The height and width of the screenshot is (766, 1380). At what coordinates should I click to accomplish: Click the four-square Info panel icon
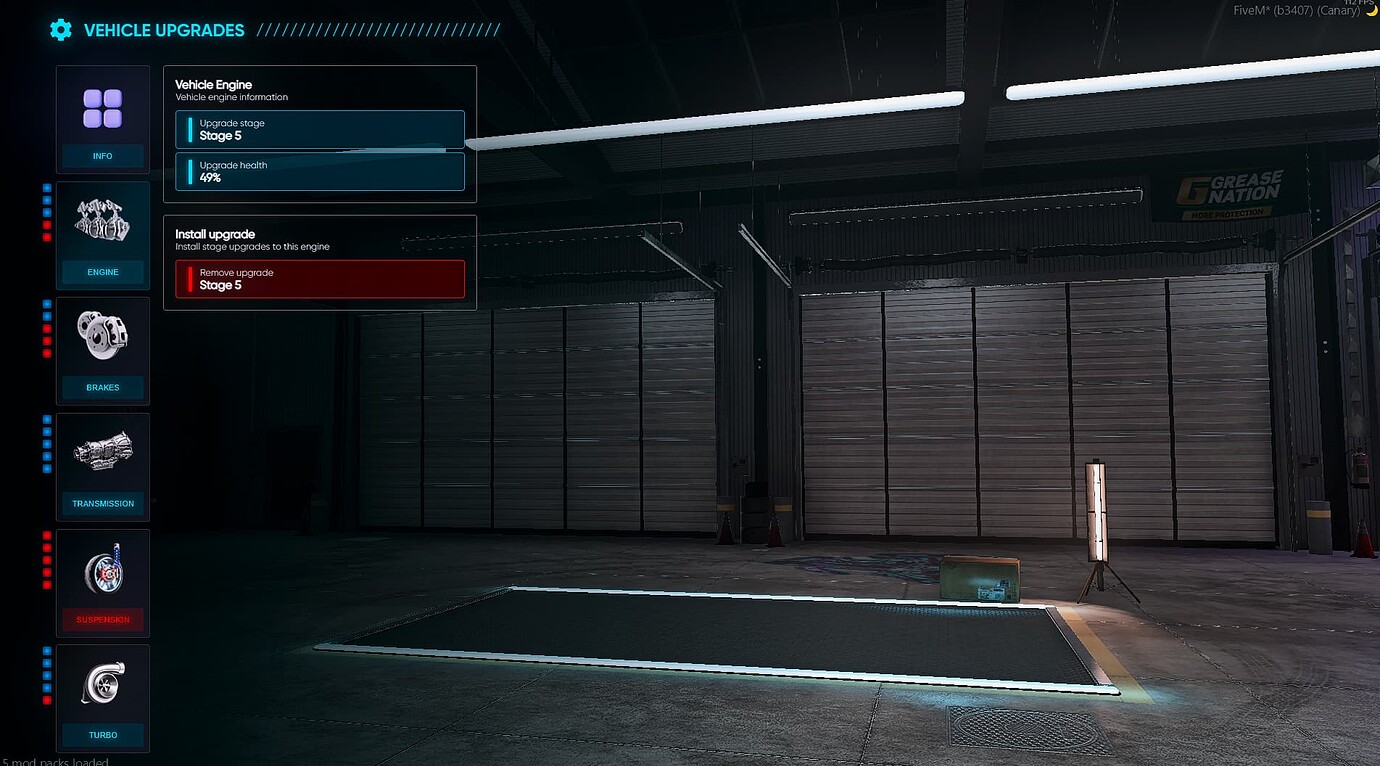[x=103, y=110]
